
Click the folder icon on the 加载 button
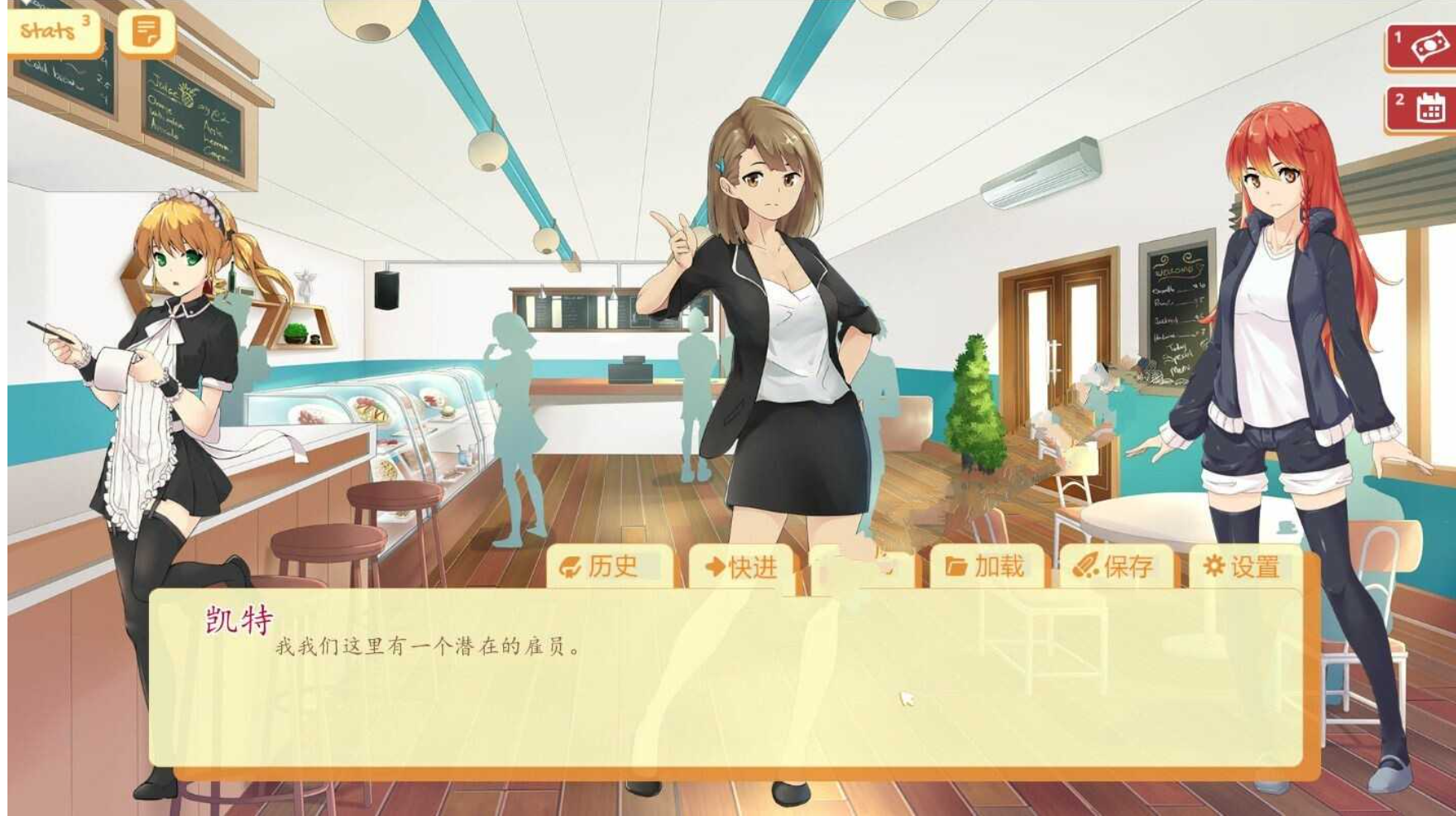953,567
